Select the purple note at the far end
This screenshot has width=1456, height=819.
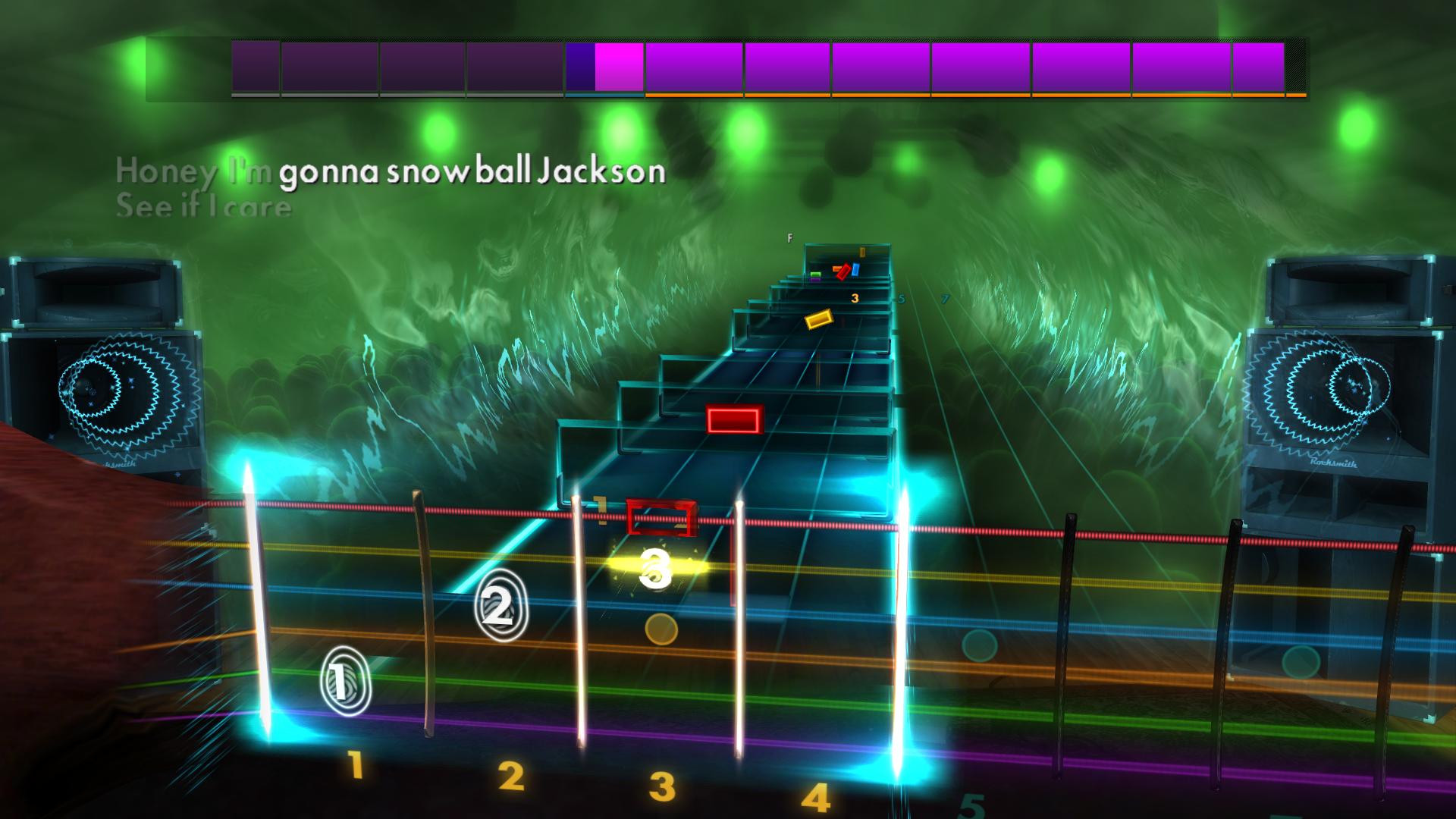(x=815, y=280)
